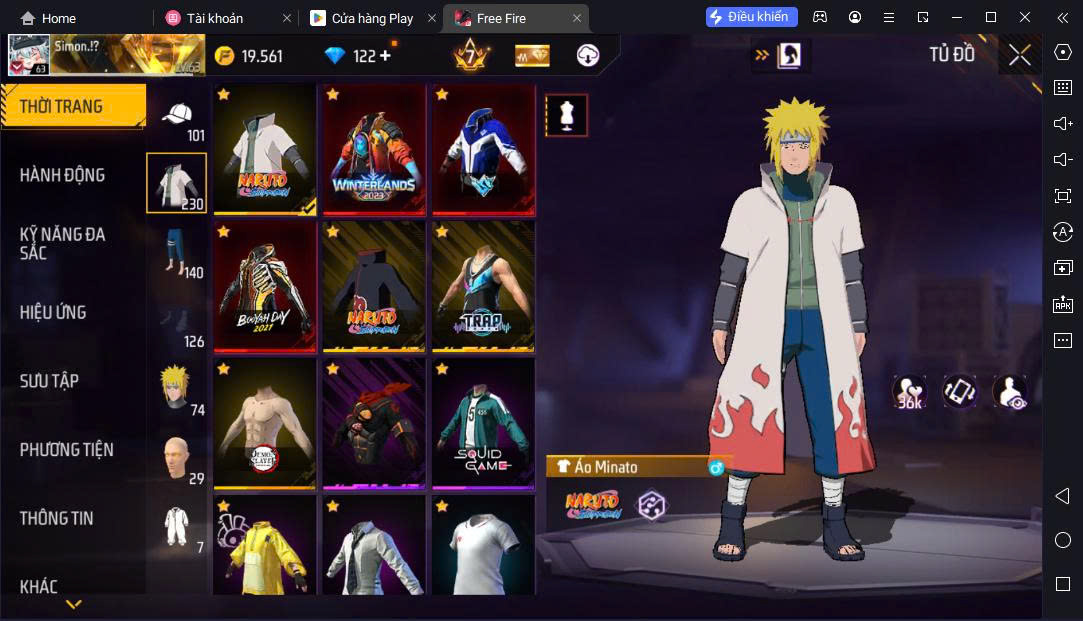Switch to the HÀNH ĐỘNG category
The height and width of the screenshot is (621, 1083).
click(62, 175)
